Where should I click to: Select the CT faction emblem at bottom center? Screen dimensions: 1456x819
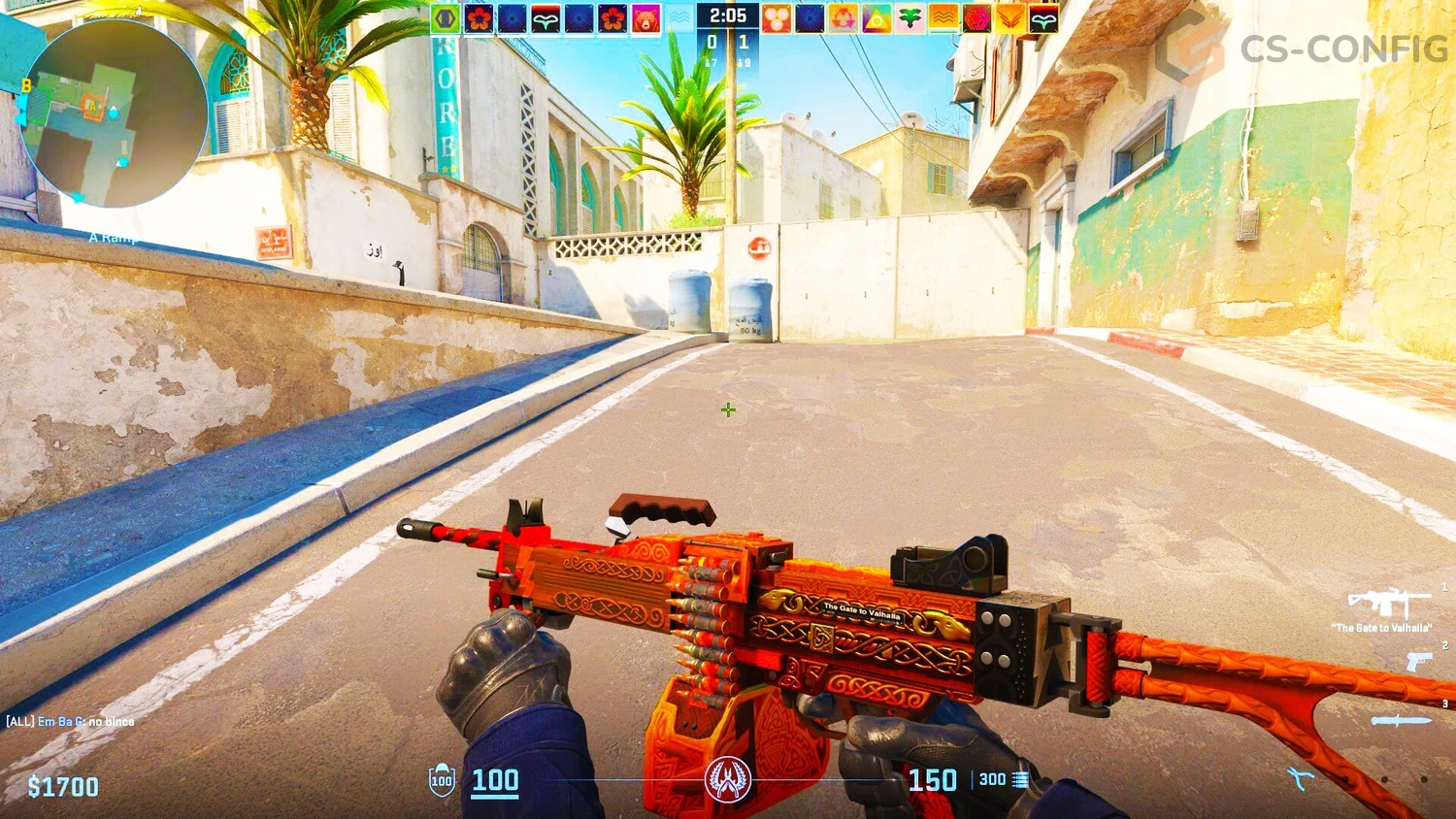coord(728,779)
